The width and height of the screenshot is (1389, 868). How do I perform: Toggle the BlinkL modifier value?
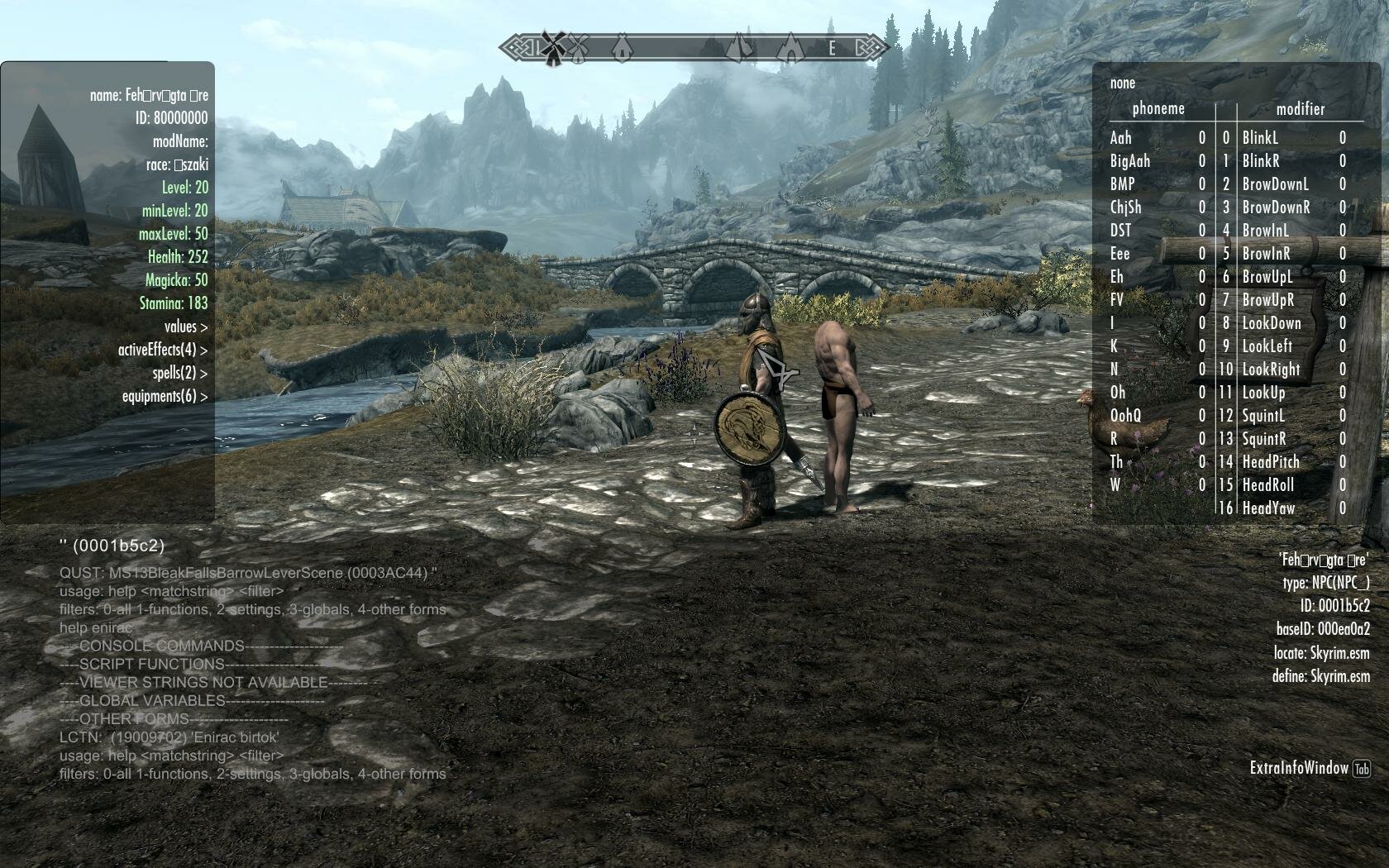tap(1344, 138)
